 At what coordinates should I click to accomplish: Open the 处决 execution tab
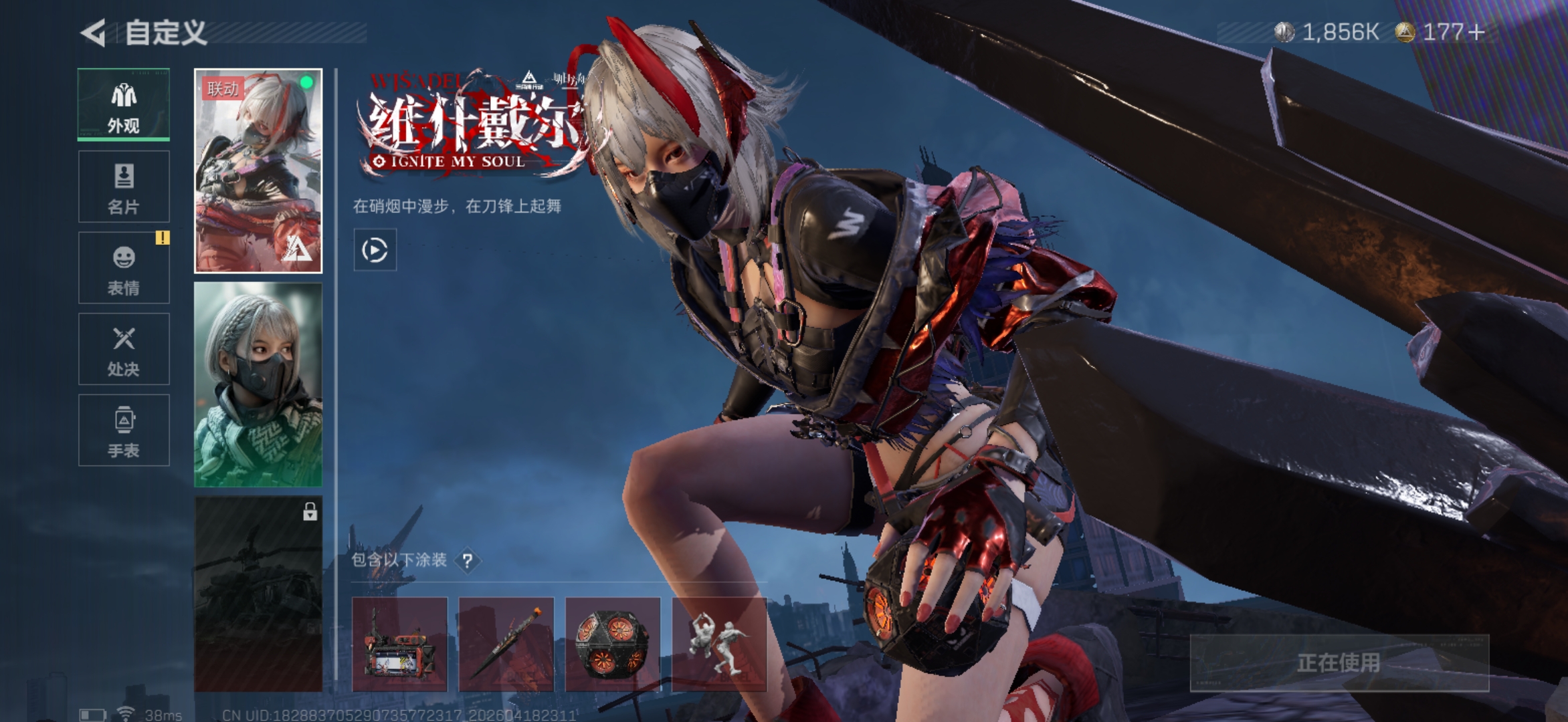[124, 349]
